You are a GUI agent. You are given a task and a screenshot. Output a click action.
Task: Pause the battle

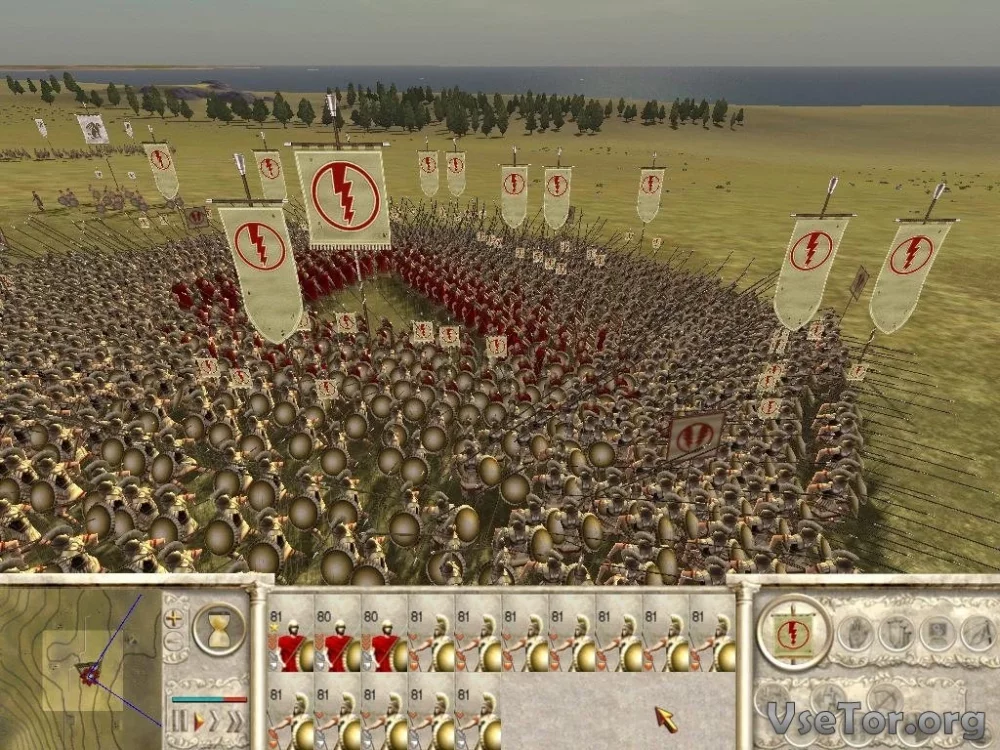point(180,720)
